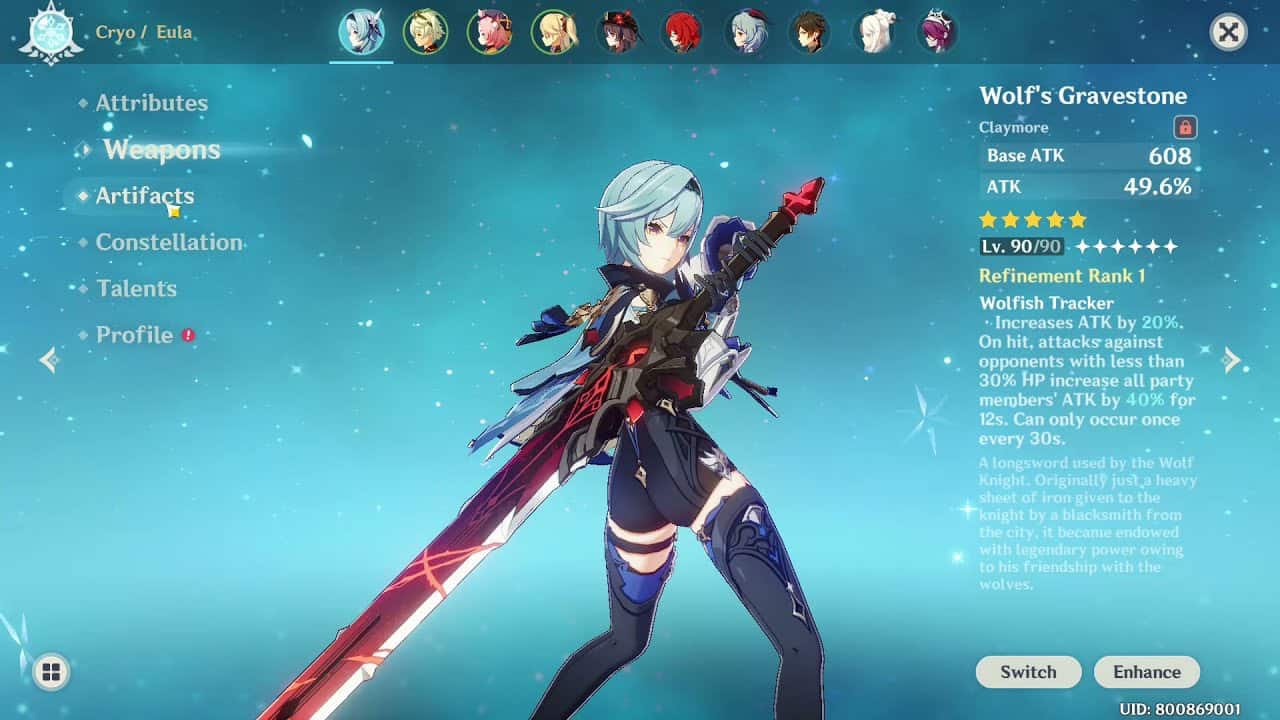Select Hu Tao's portrait in the character row

[616, 32]
